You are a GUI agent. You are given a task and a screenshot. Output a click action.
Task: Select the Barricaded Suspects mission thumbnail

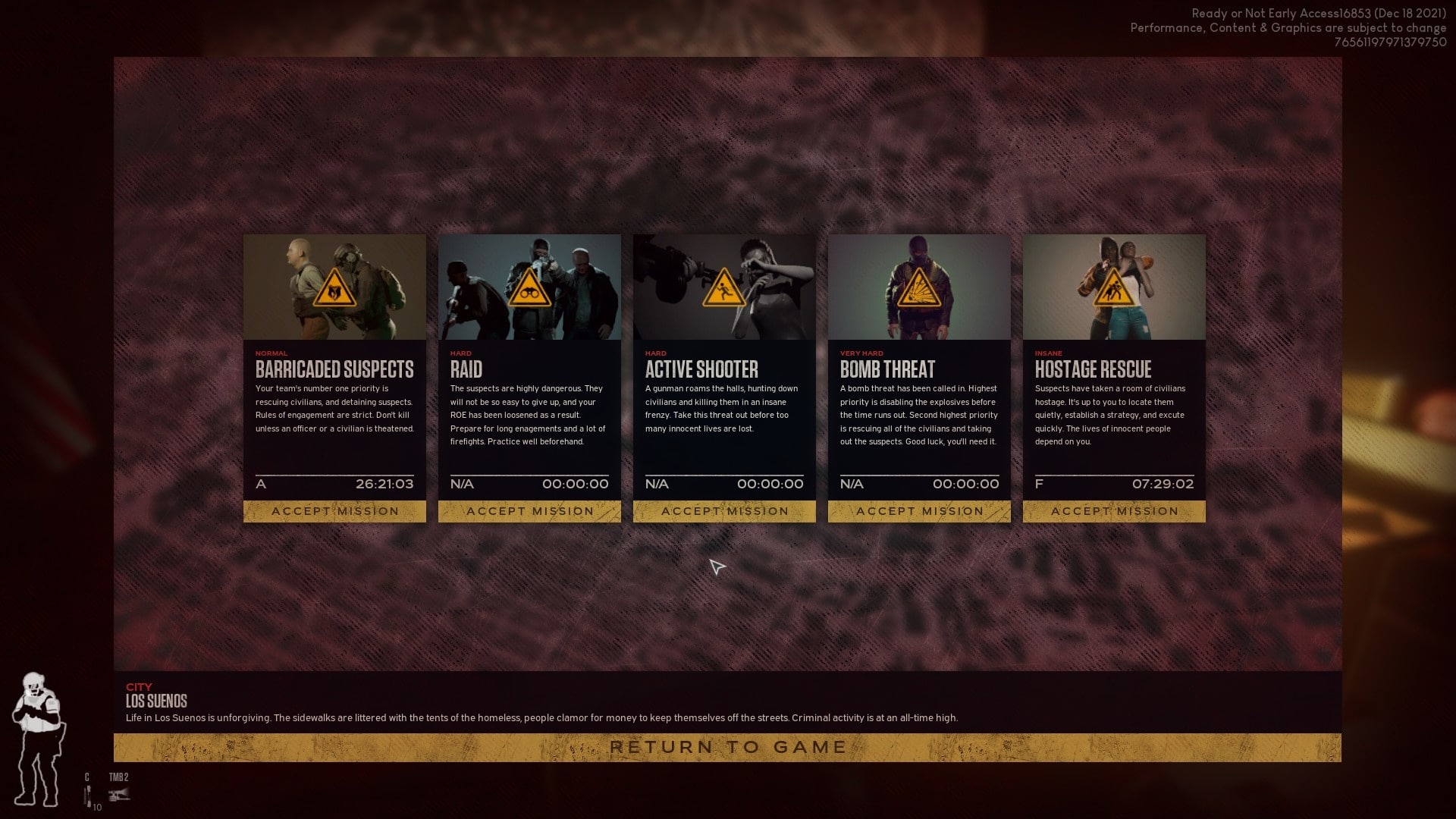pyautogui.click(x=334, y=287)
